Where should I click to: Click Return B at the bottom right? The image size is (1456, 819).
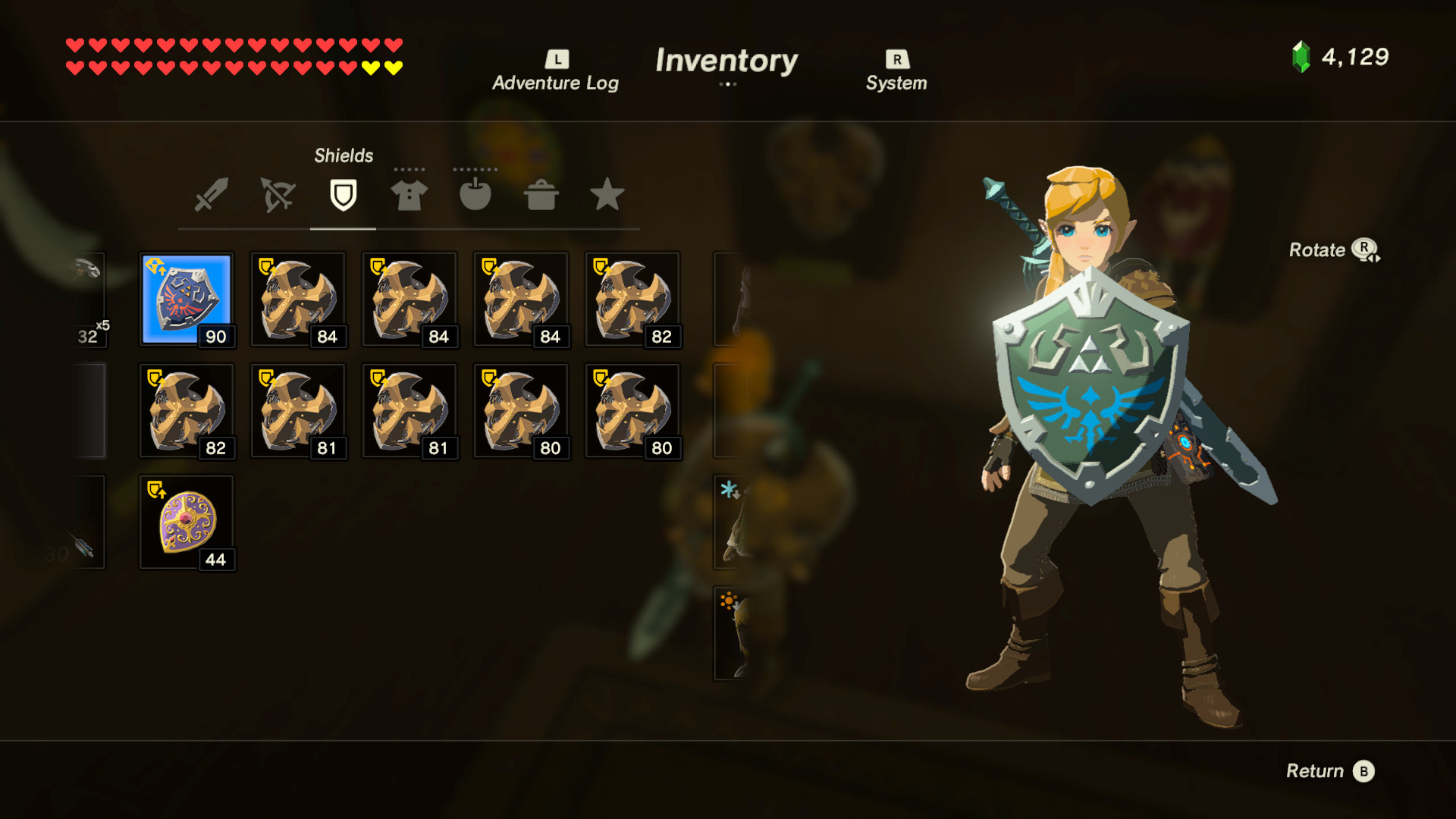pyautogui.click(x=1331, y=770)
